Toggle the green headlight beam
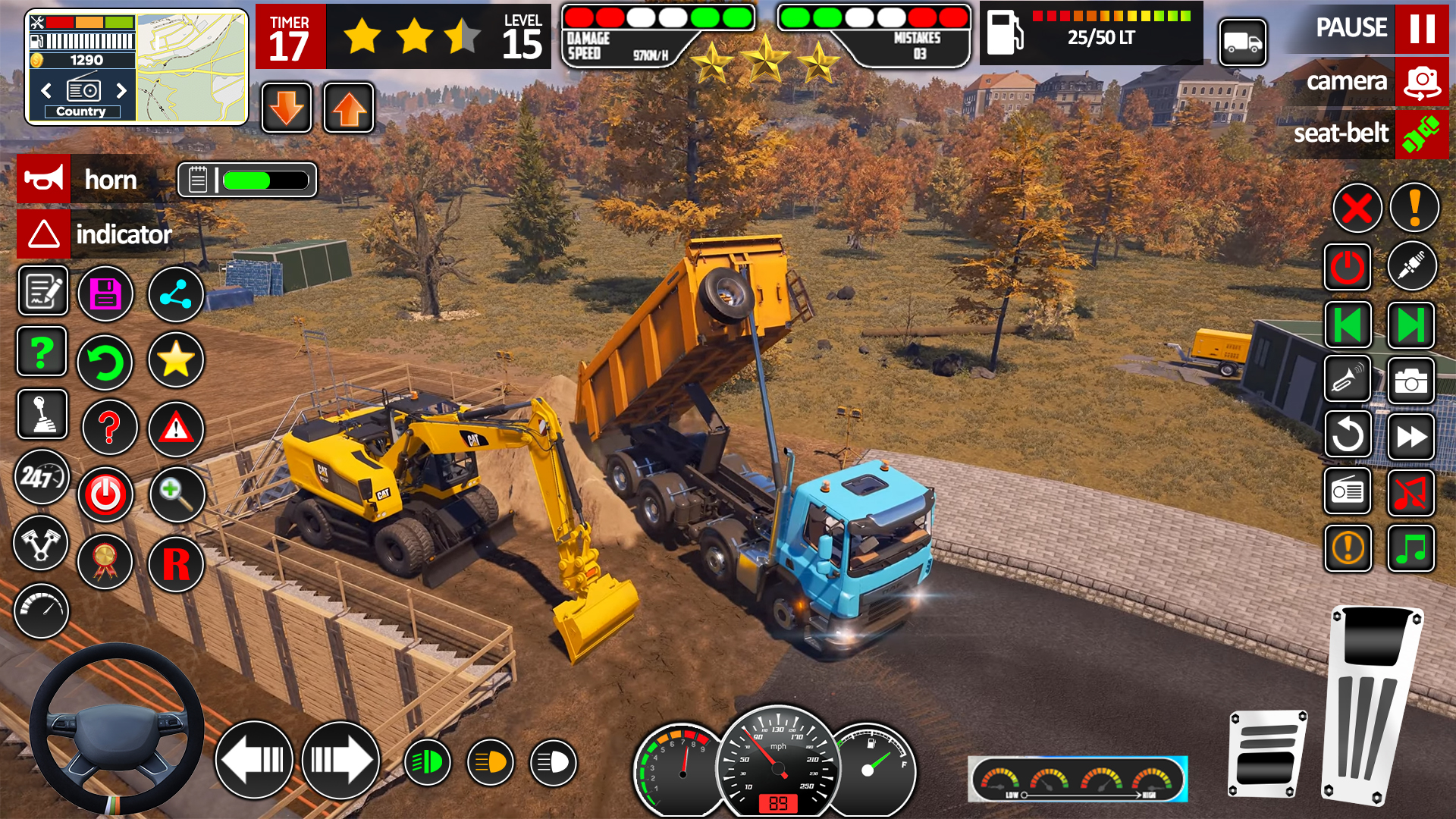Viewport: 1456px width, 819px height. 428,762
